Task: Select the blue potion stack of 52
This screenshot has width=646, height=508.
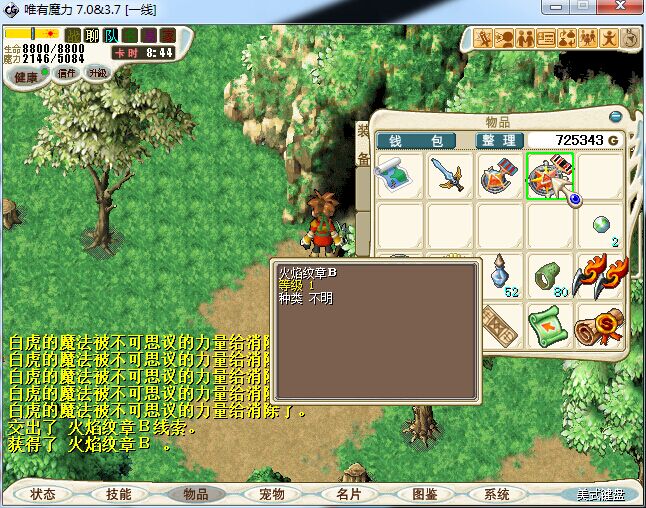Action: coord(500,276)
